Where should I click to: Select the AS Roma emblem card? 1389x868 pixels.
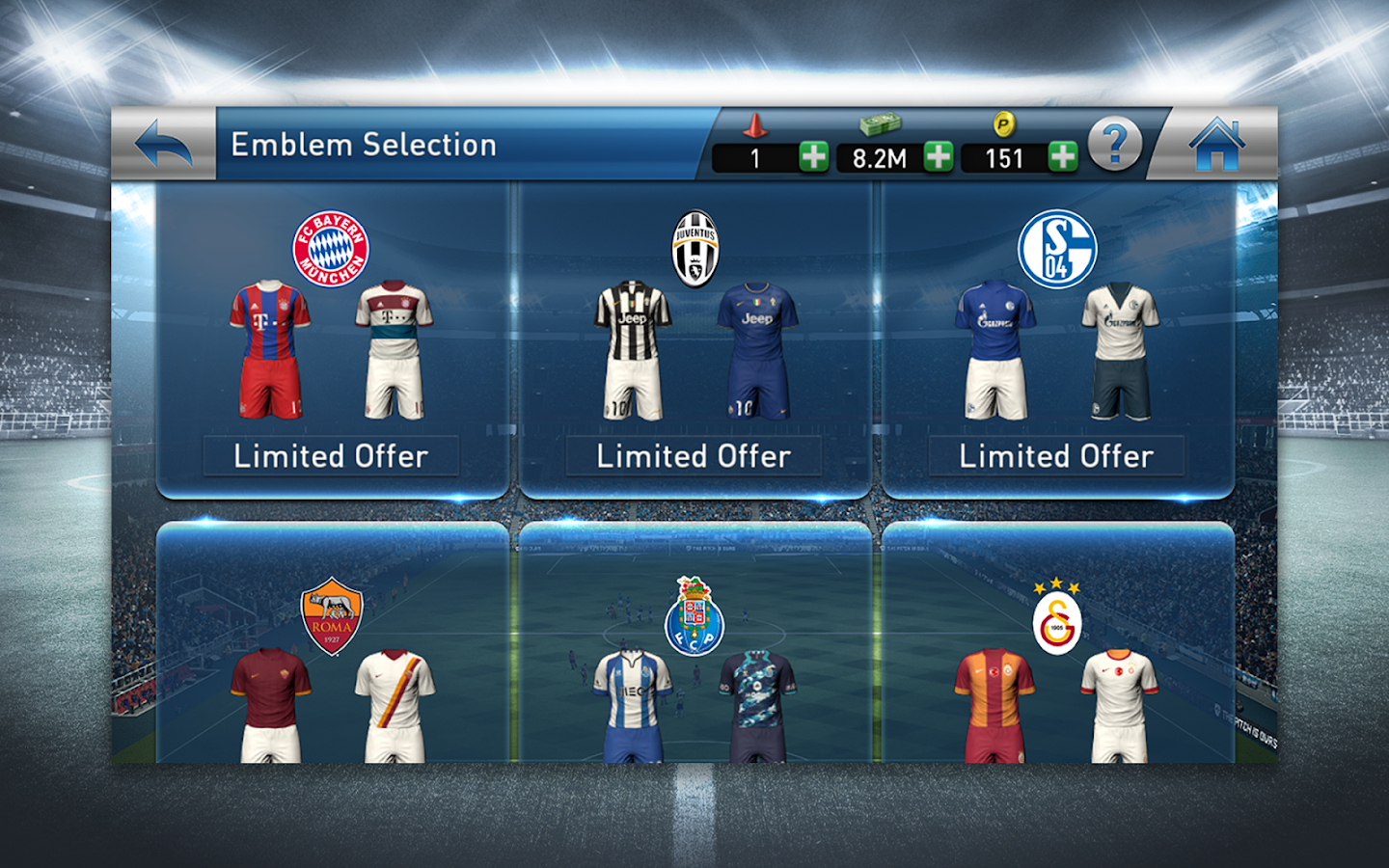[x=332, y=656]
